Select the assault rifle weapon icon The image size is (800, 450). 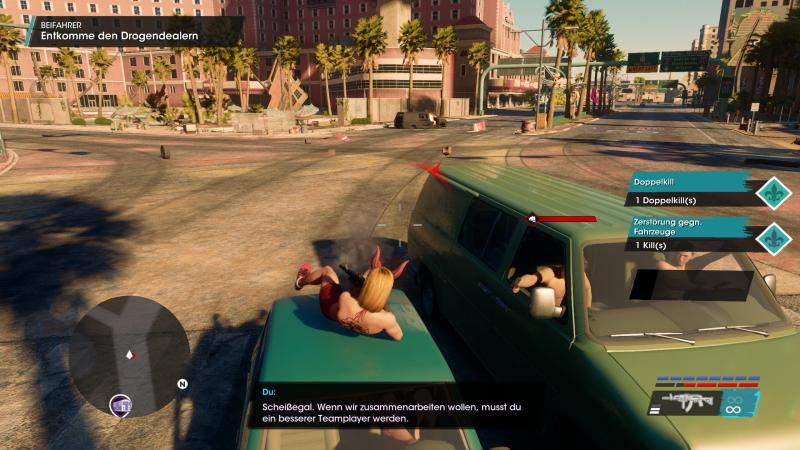[689, 404]
